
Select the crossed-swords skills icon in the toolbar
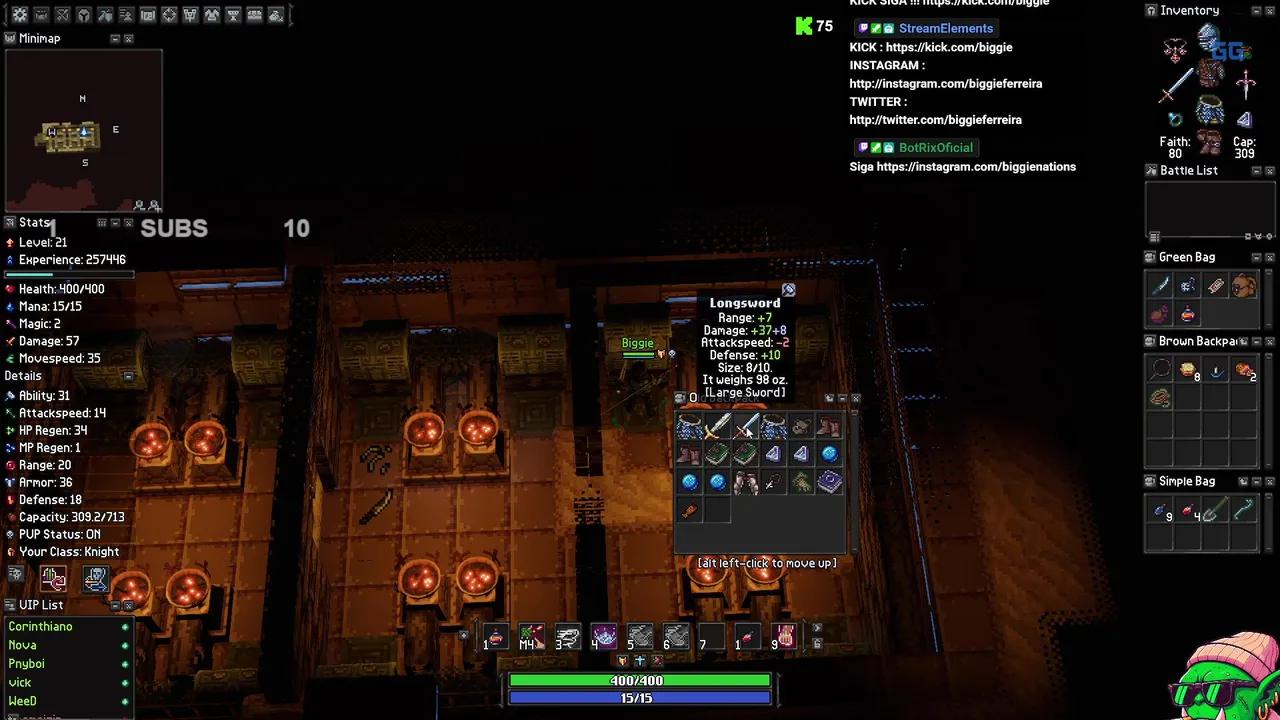tap(62, 14)
